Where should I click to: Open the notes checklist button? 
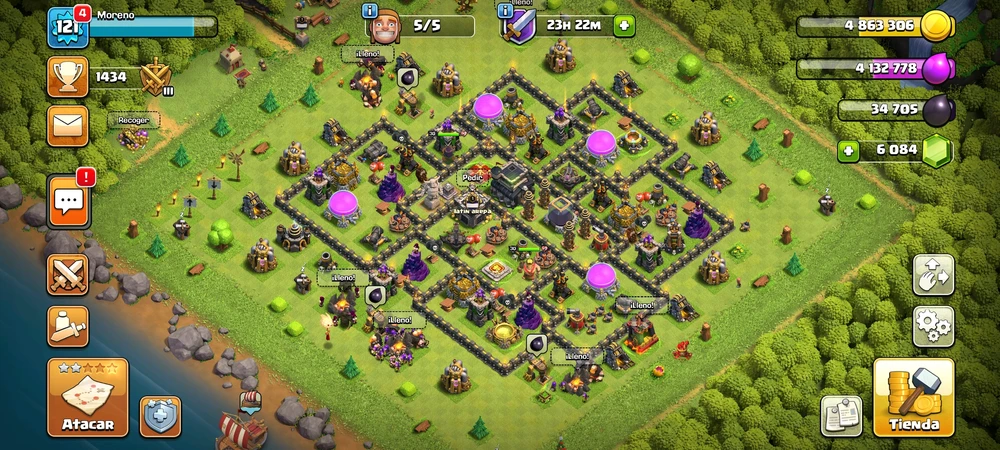pyautogui.click(x=842, y=416)
